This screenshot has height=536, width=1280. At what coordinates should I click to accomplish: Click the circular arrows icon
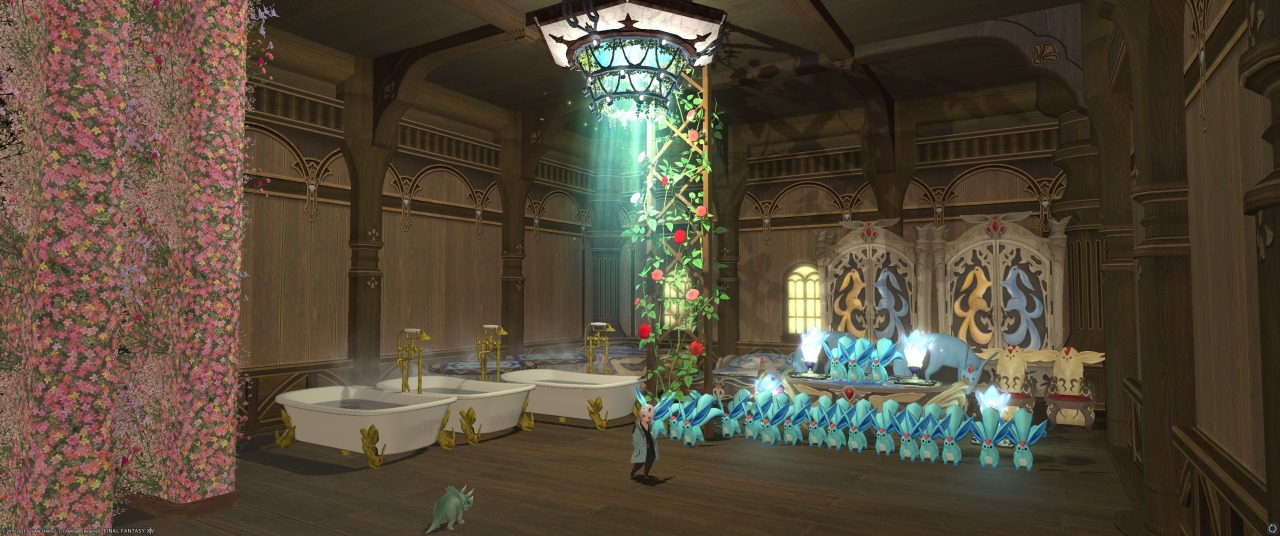point(1272,528)
